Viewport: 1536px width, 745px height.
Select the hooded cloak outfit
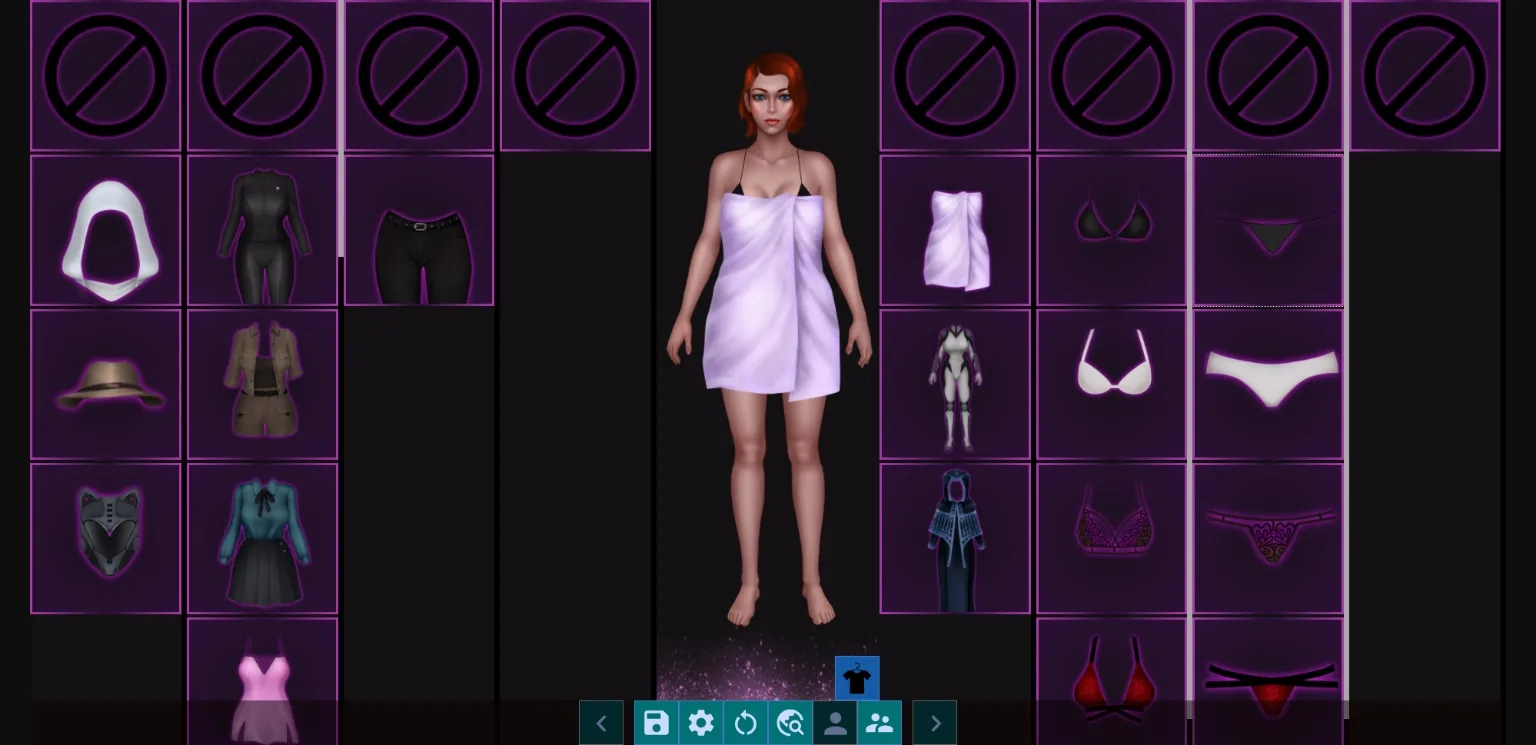[954, 537]
